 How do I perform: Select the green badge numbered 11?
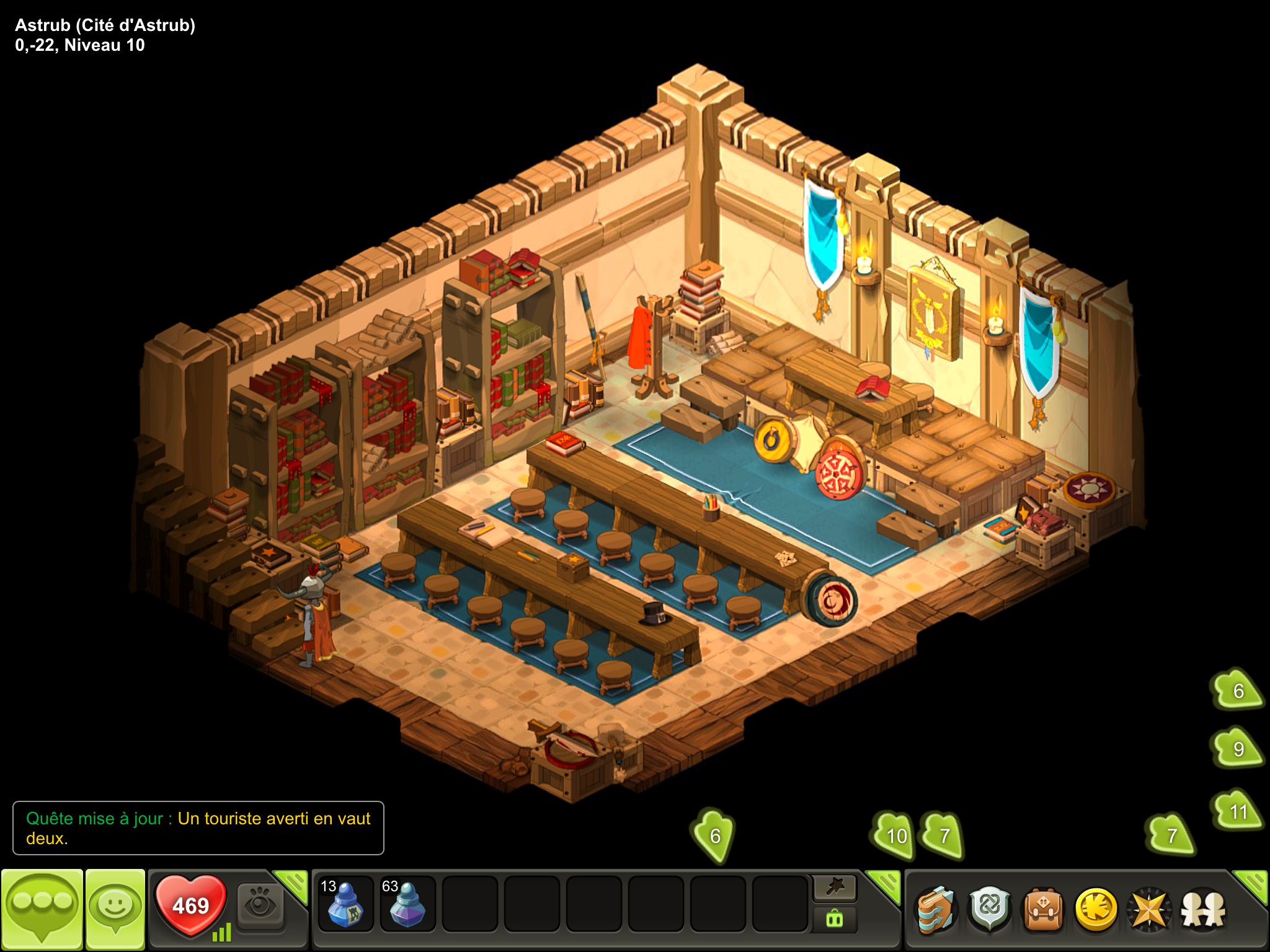1238,811
